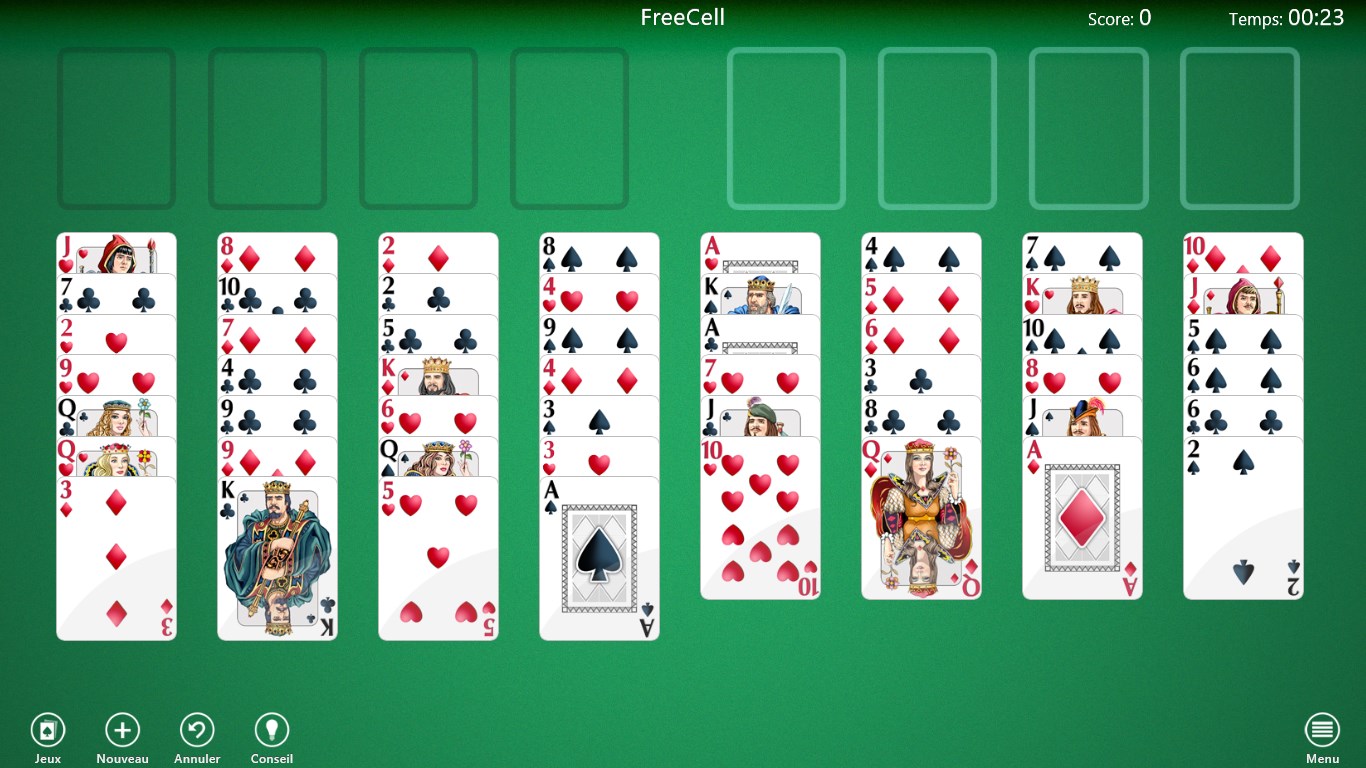The width and height of the screenshot is (1366, 768).
Task: Click the Score display at the top
Action: point(1119,18)
